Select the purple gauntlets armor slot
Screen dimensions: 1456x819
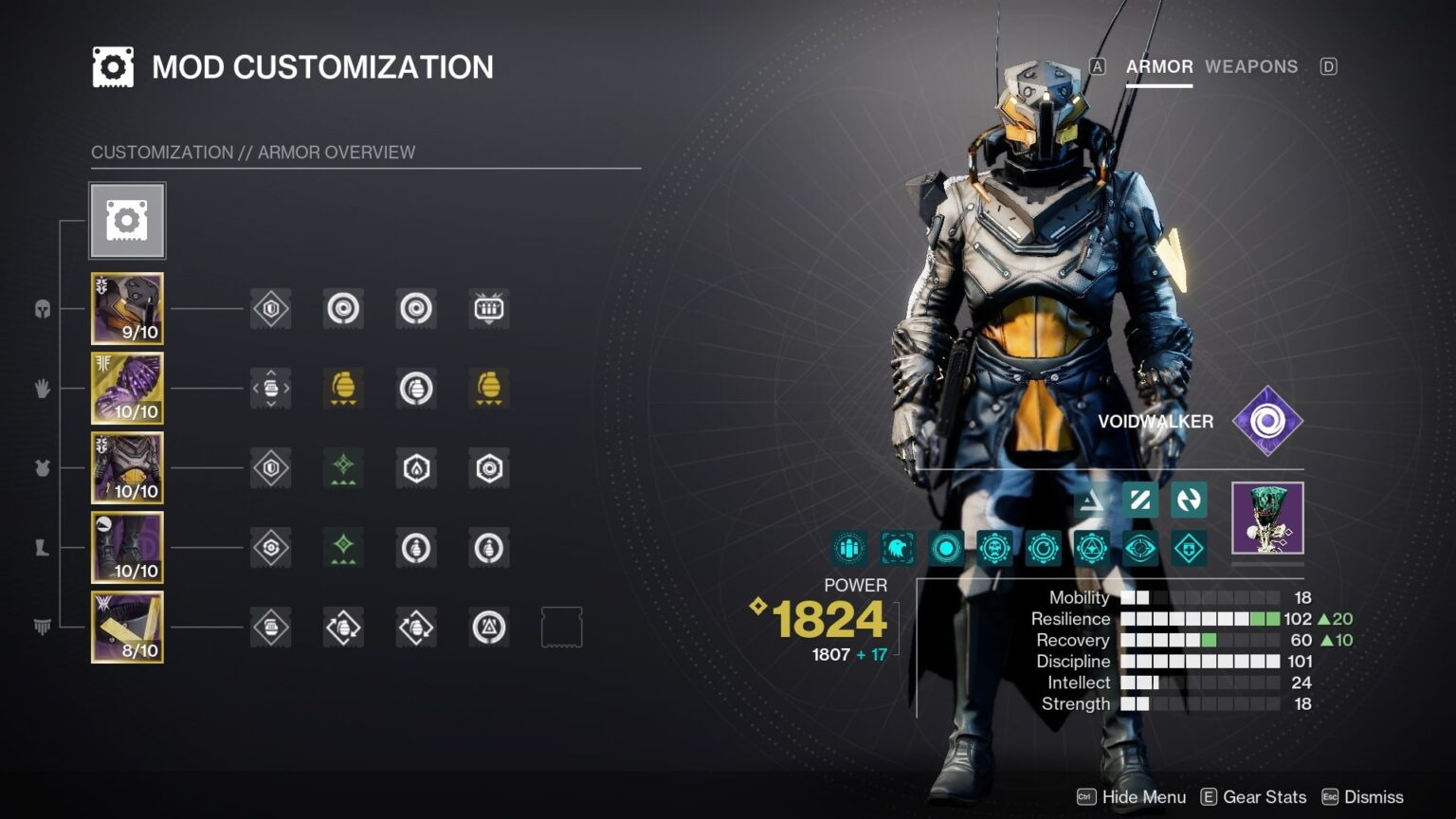(127, 388)
